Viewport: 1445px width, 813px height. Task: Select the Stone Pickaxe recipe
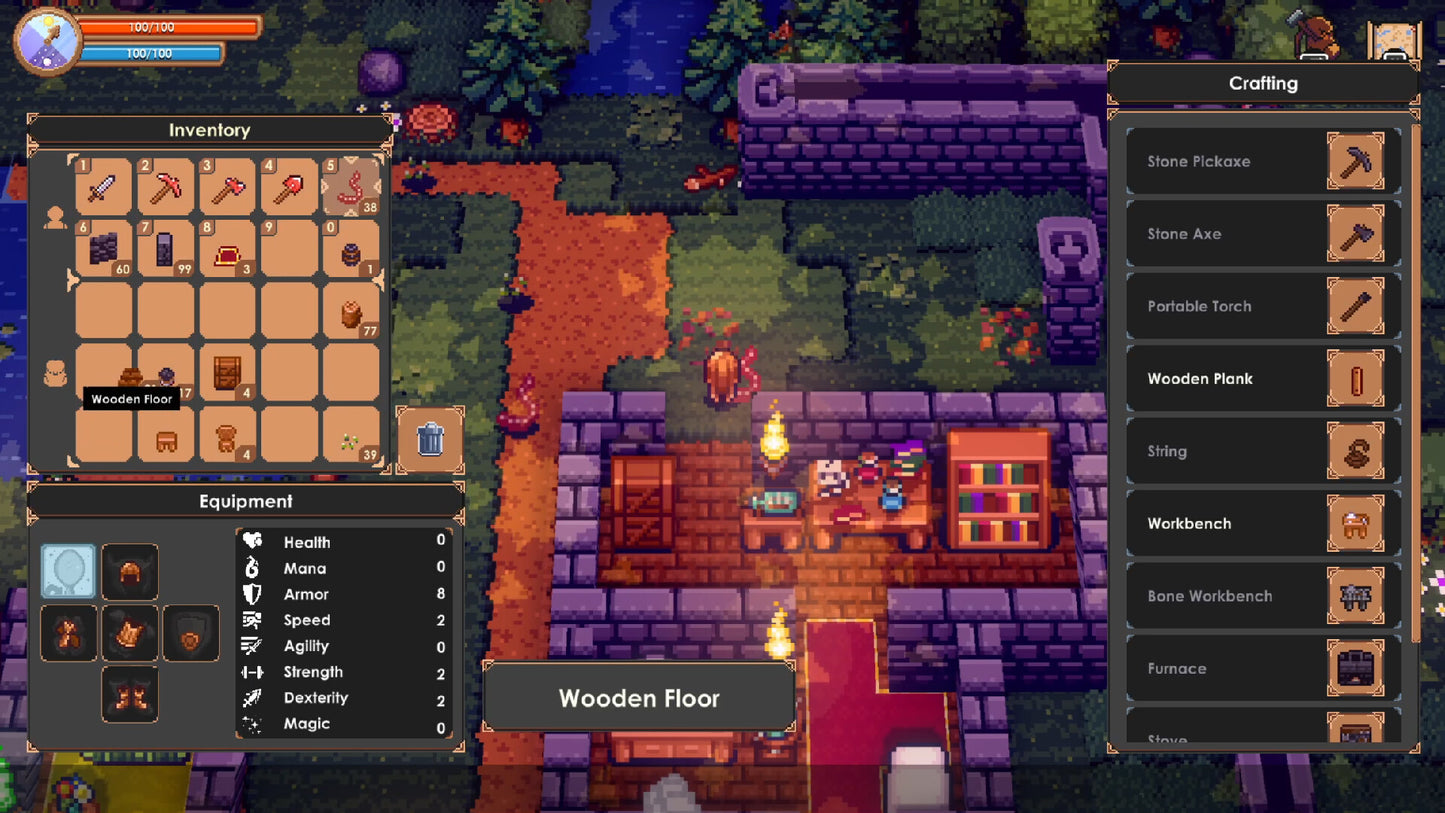click(x=1263, y=162)
